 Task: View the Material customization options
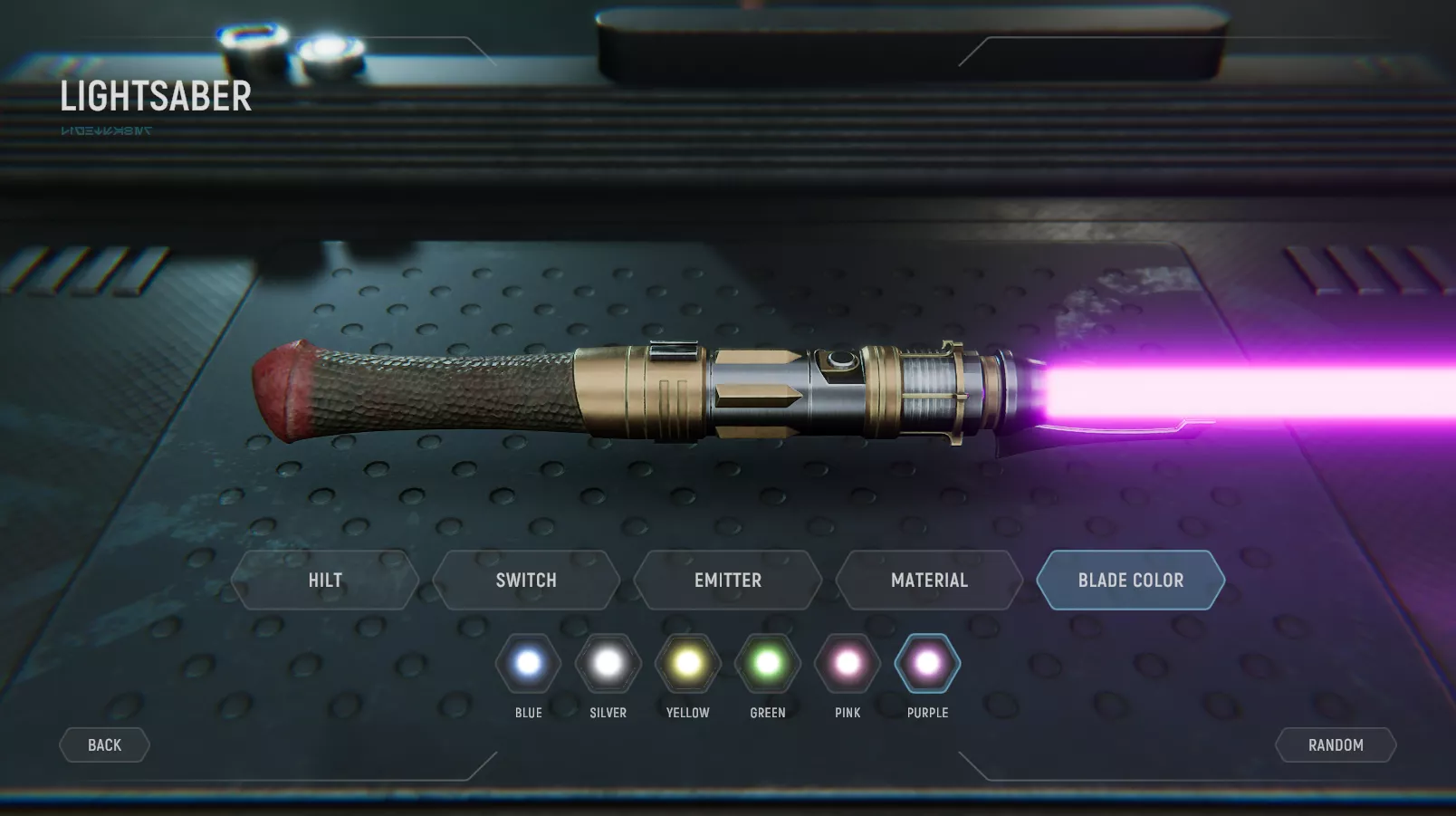pos(928,580)
